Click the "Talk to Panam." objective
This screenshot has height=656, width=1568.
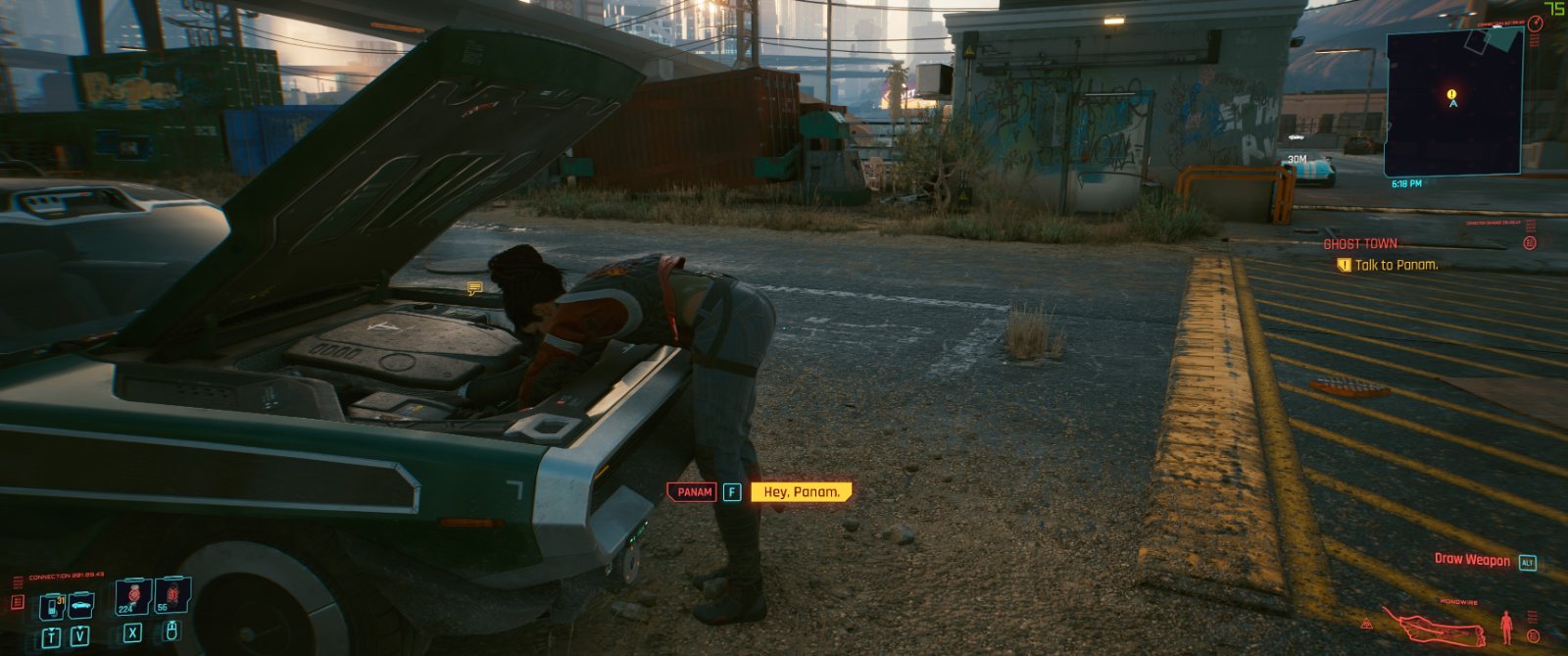pyautogui.click(x=1396, y=265)
